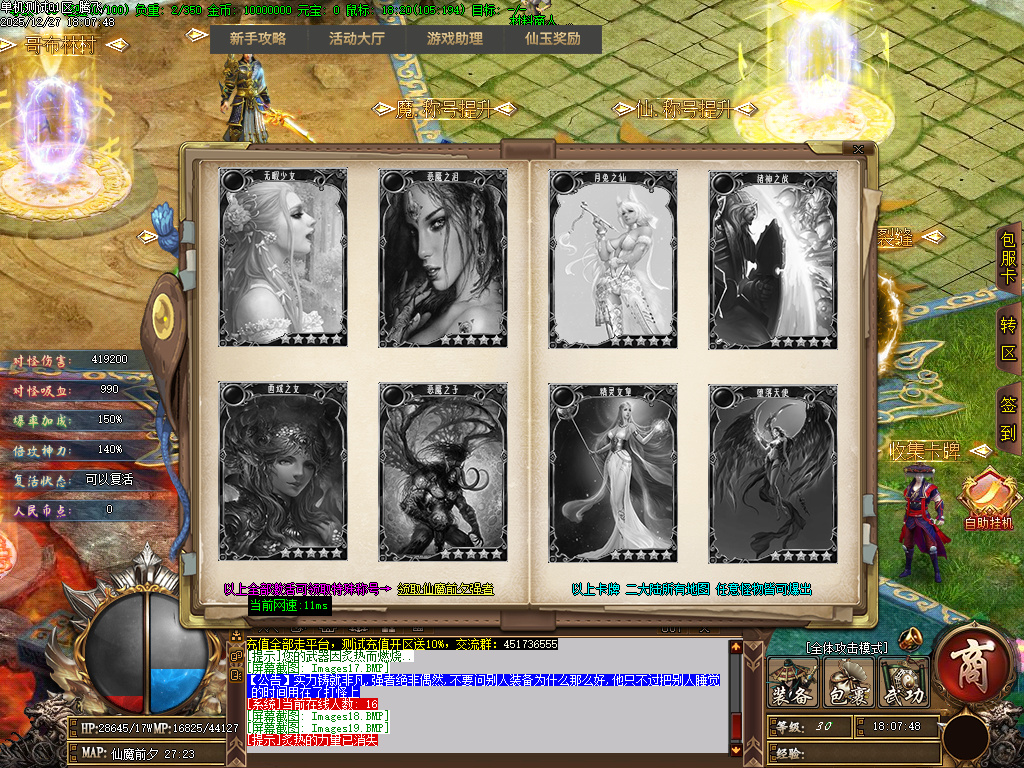Select the 堕落天使 card
1024x768 pixels.
coord(773,472)
